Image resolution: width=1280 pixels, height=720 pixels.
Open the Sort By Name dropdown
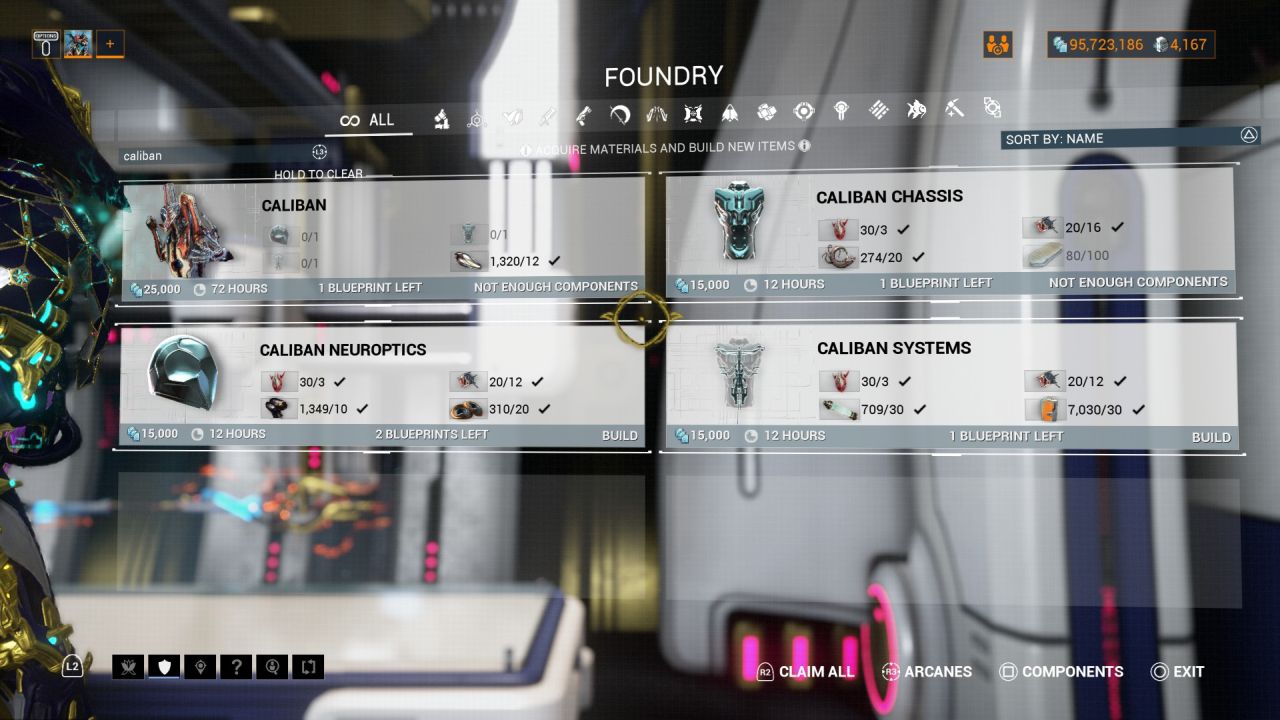coord(1098,139)
